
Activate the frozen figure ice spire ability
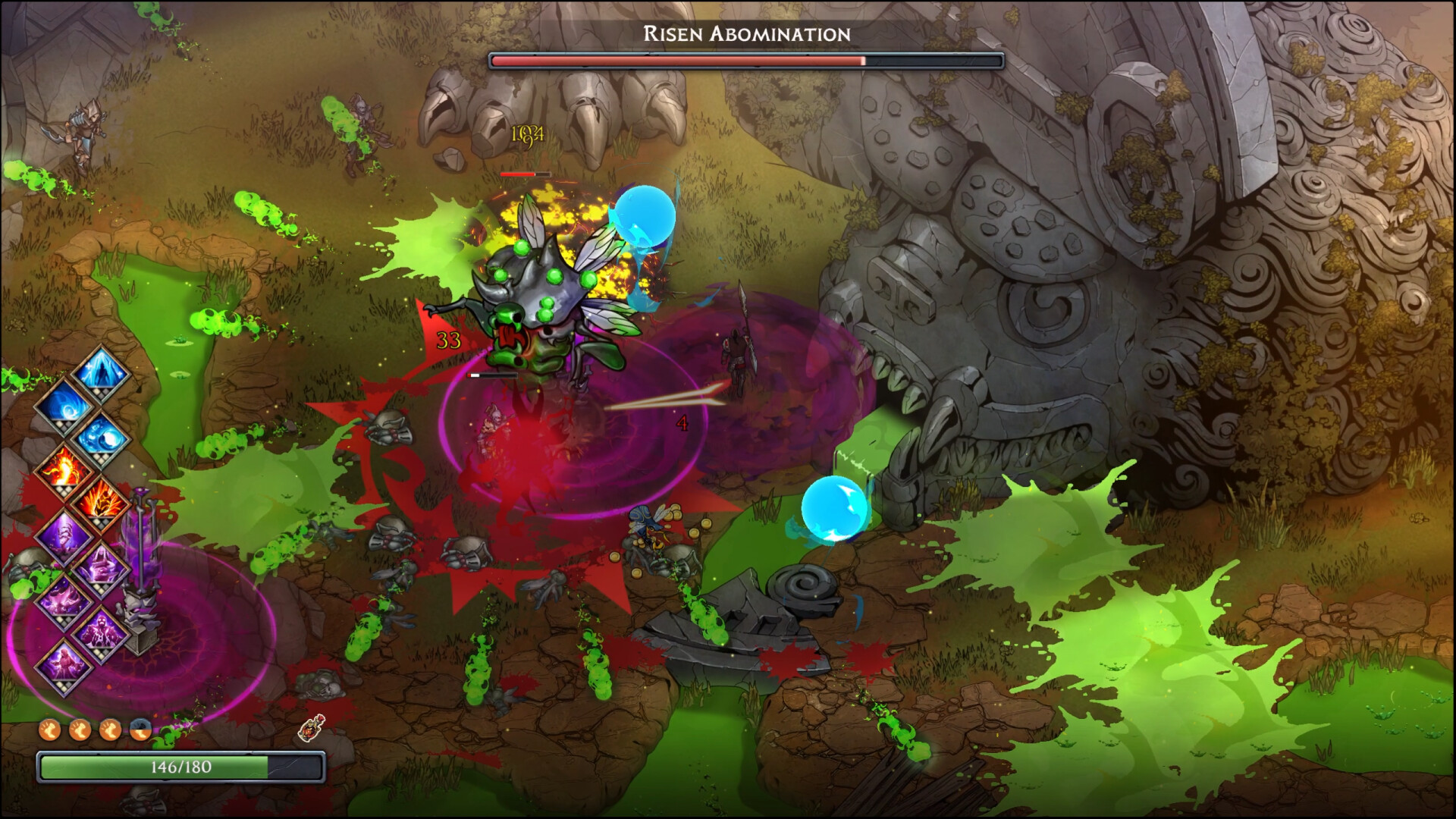[x=101, y=372]
